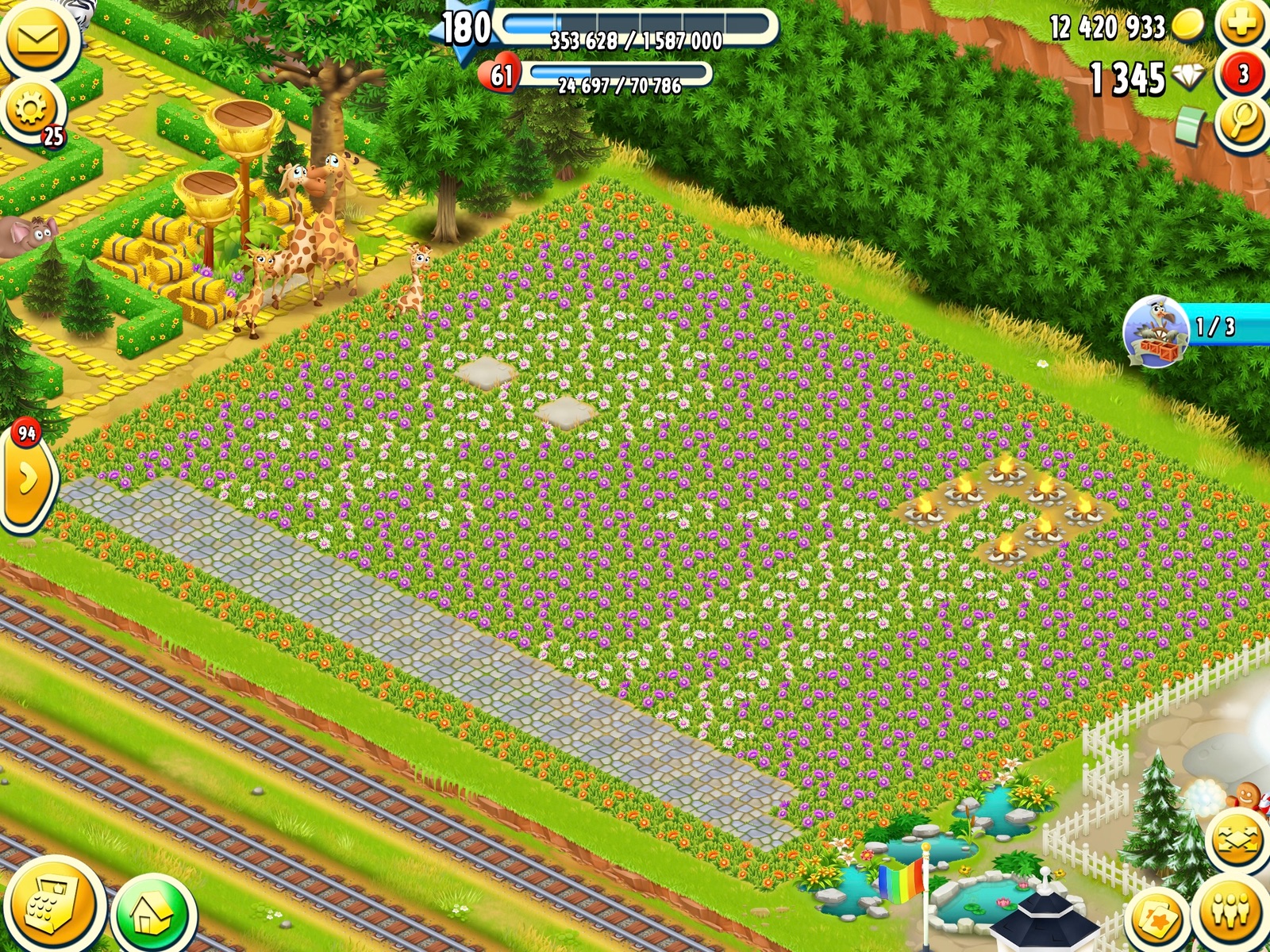Open the star cards collection button
The height and width of the screenshot is (952, 1270).
(x=1158, y=919)
